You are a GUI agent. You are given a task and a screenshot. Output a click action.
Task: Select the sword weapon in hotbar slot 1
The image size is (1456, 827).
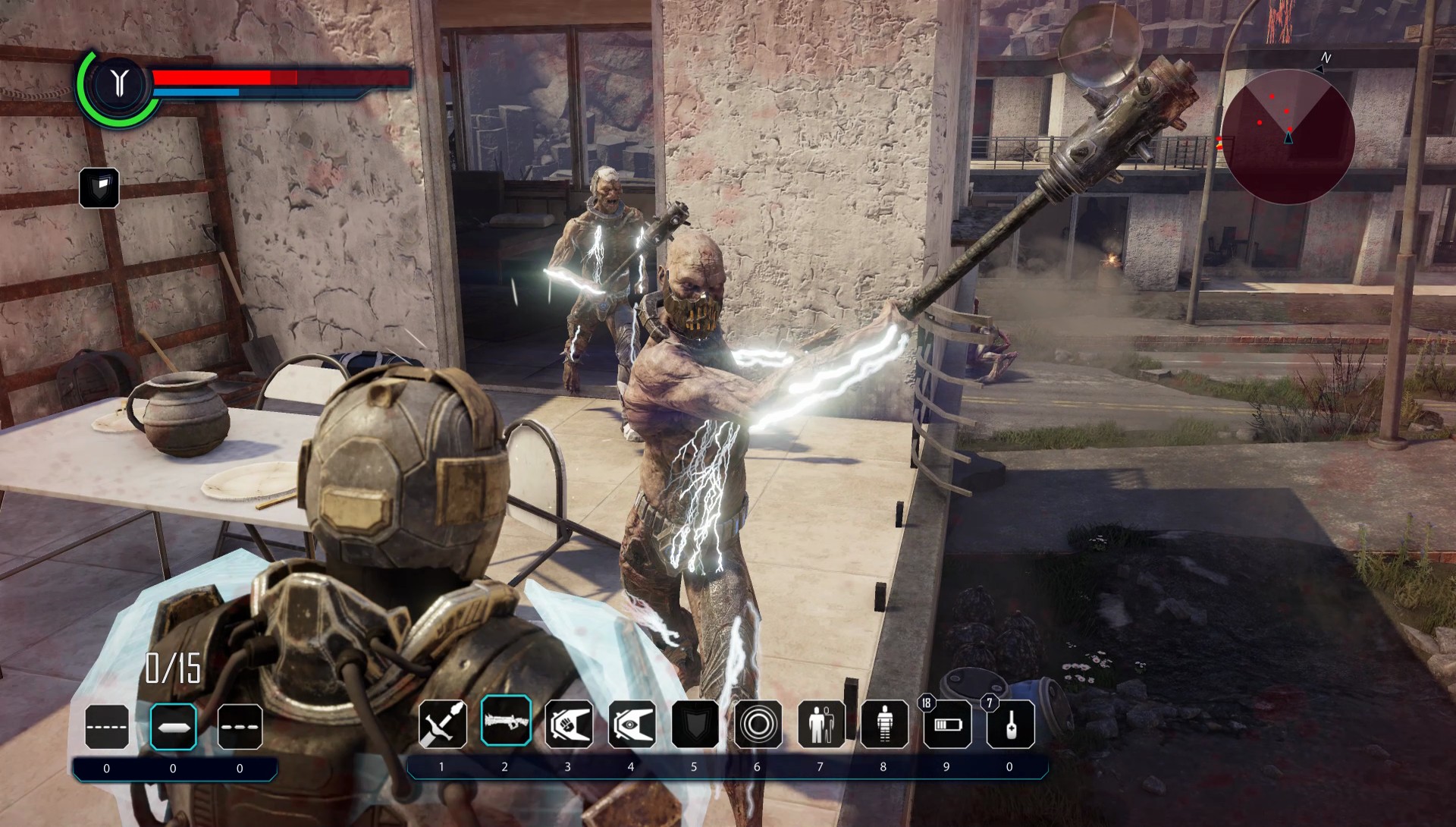click(442, 724)
